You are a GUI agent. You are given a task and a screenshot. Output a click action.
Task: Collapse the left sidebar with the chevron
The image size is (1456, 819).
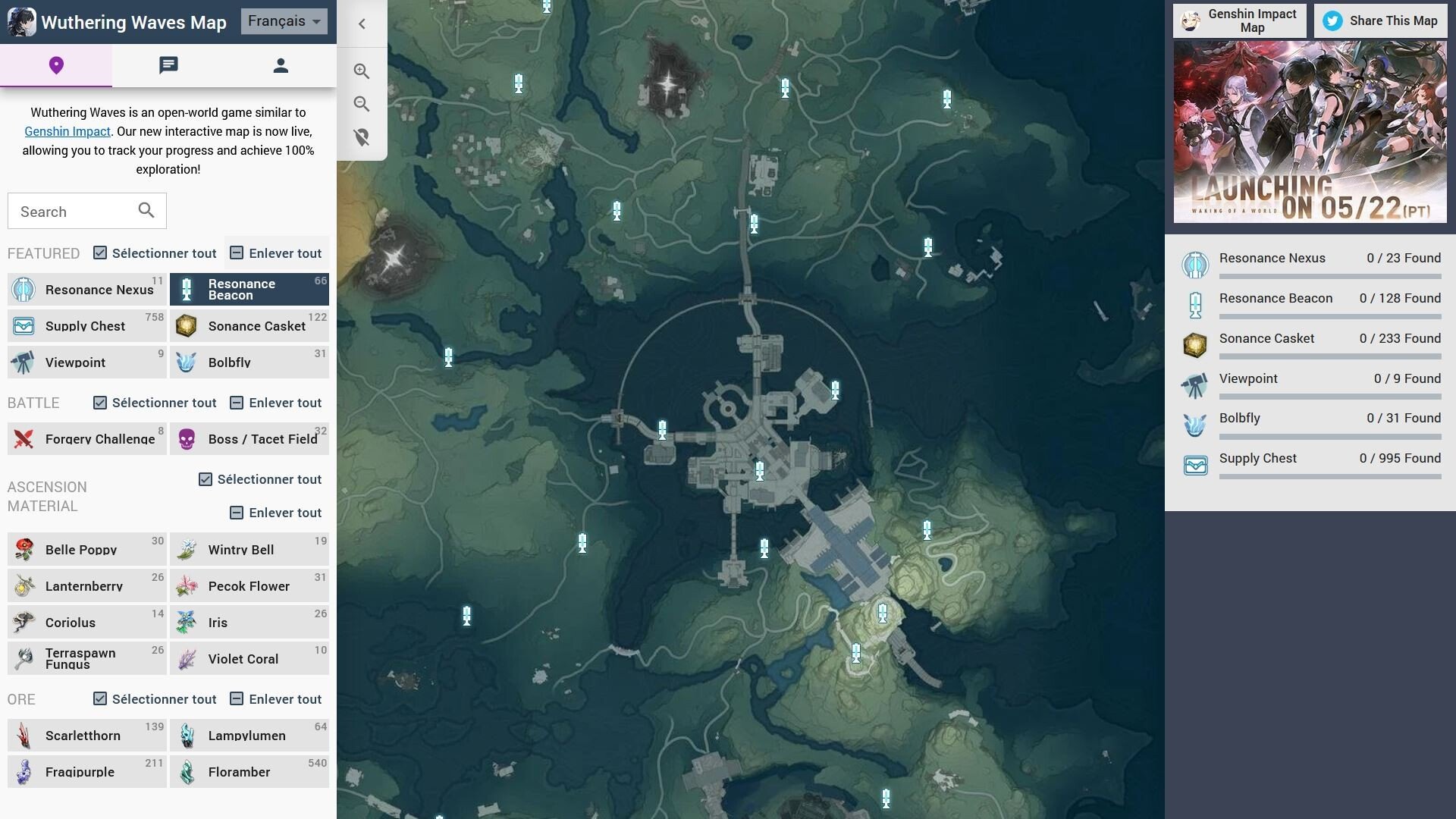[362, 24]
